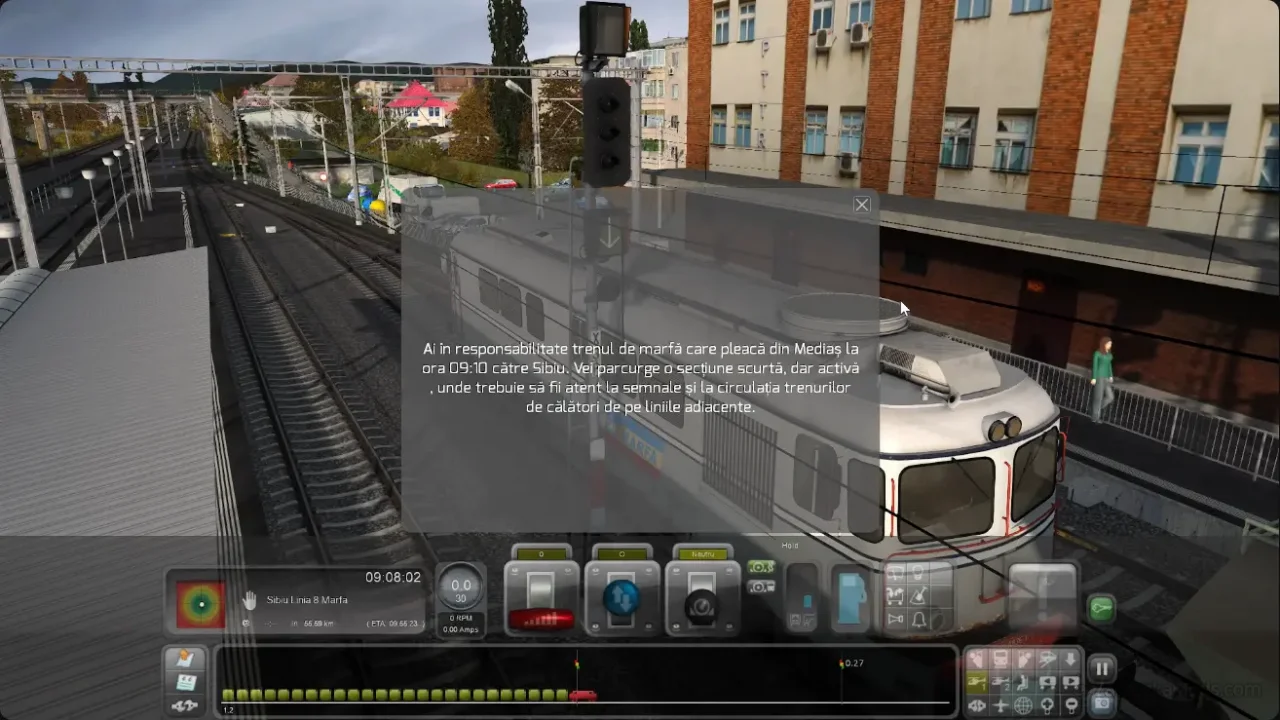Open the Sibiu Linia 8 Marfa task
Screen dimensions: 1280x720
click(x=307, y=600)
